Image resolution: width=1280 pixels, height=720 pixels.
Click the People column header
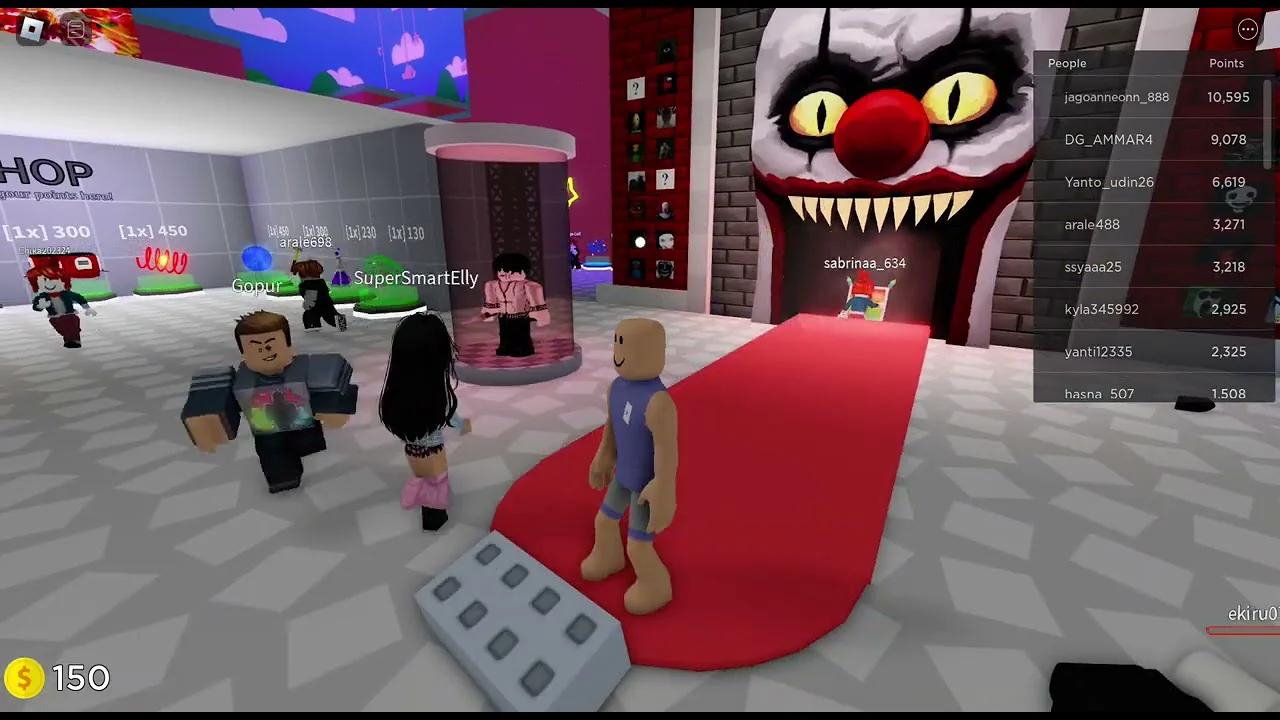(1066, 63)
